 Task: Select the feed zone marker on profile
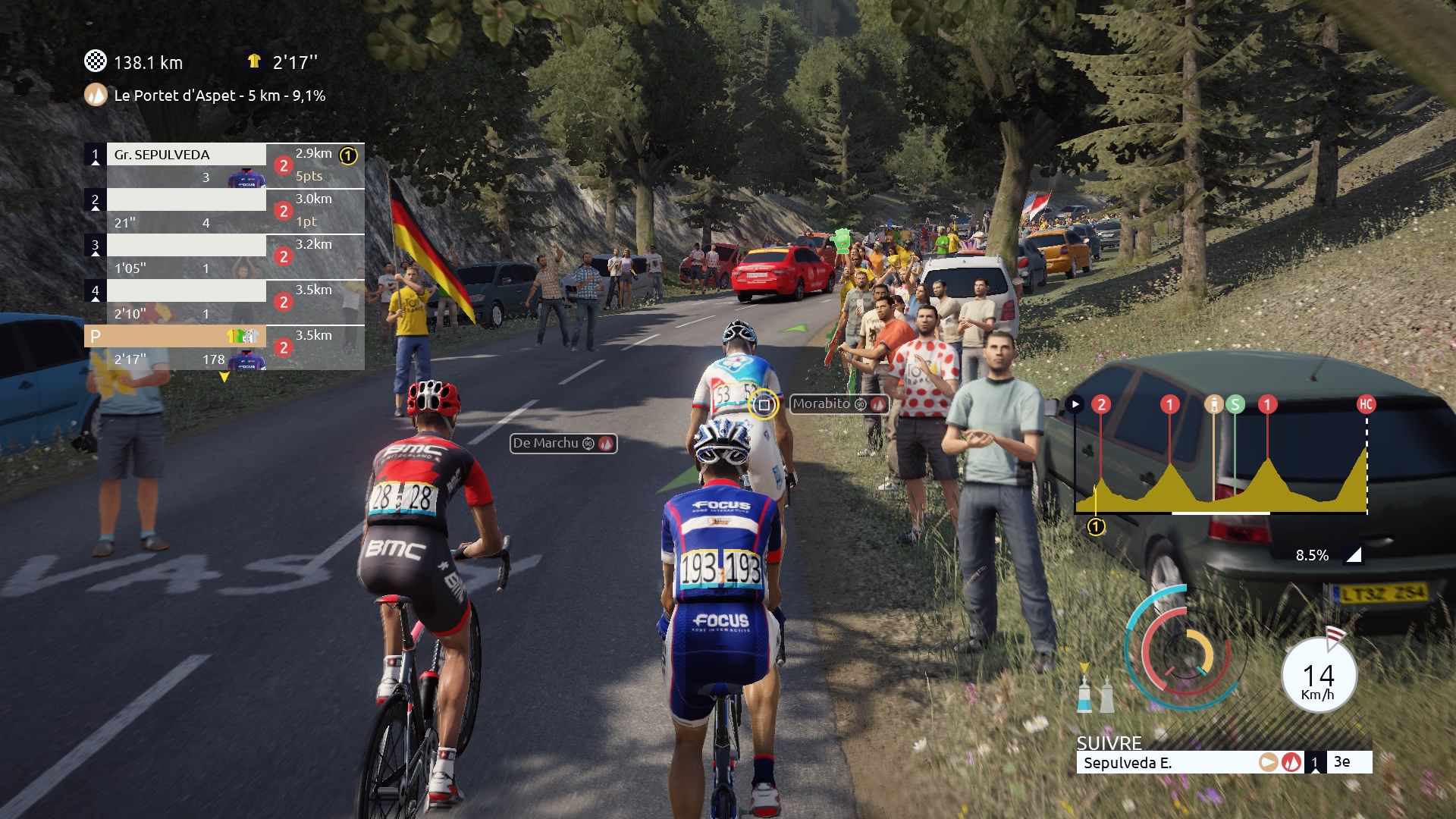tap(1213, 404)
